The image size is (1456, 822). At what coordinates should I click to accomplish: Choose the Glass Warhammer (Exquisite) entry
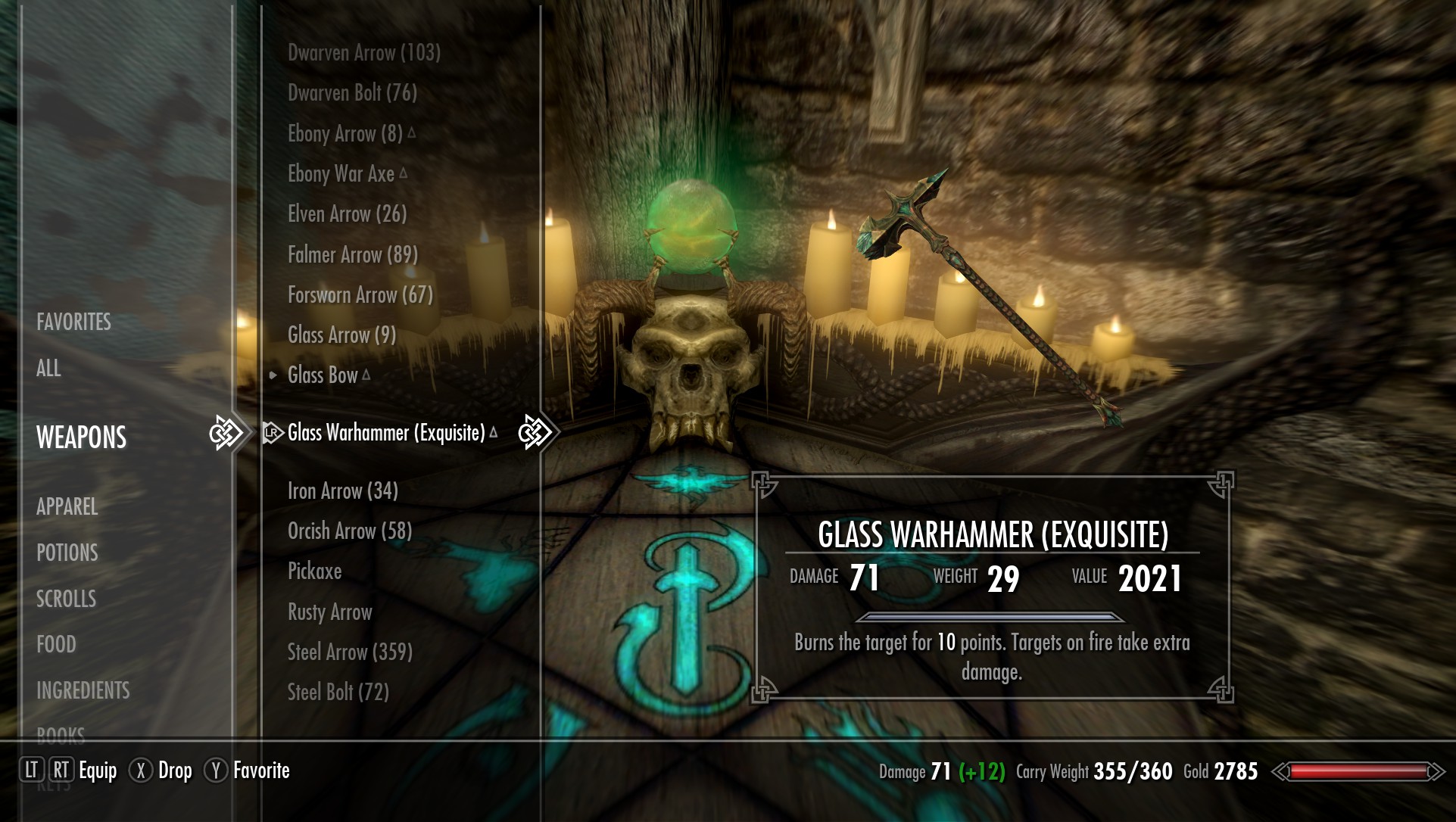[x=386, y=433]
